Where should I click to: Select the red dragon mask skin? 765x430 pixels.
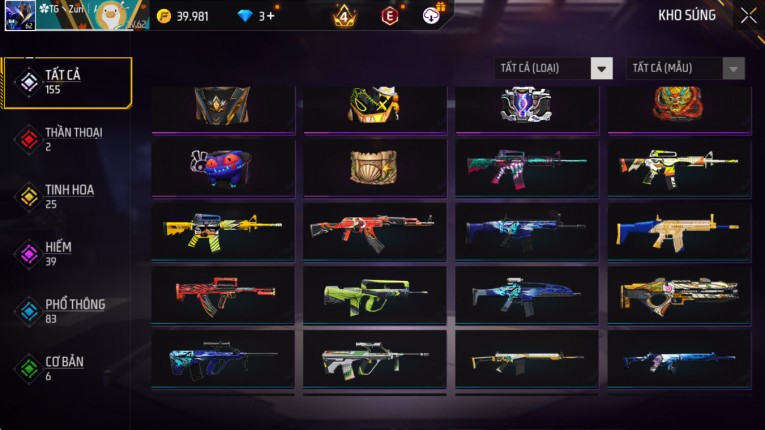pyautogui.click(x=679, y=103)
